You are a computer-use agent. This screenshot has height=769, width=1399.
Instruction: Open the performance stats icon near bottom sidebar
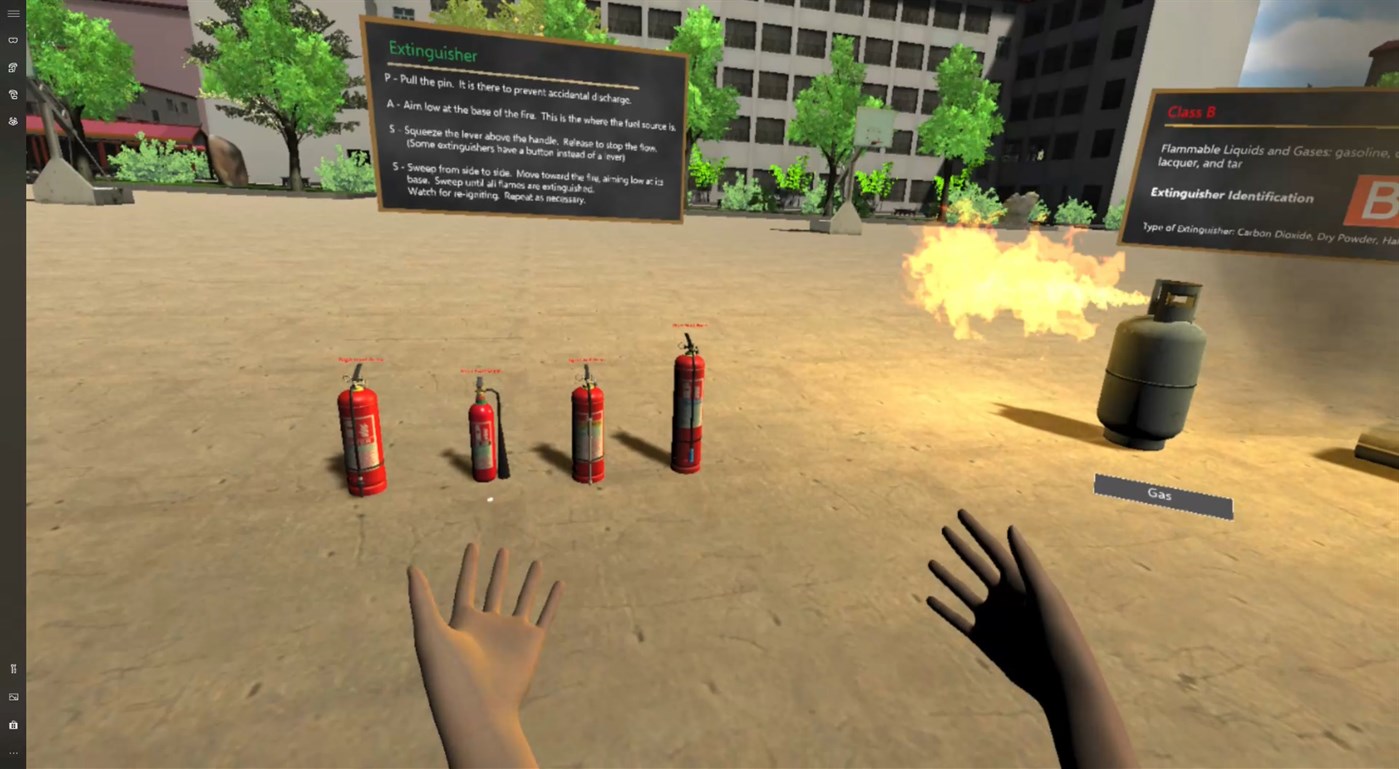click(13, 668)
